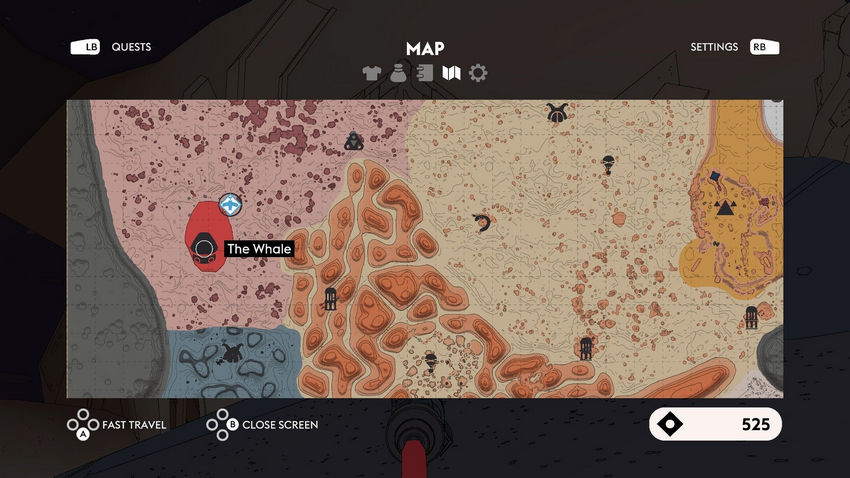Select the folded map tab

(x=451, y=73)
